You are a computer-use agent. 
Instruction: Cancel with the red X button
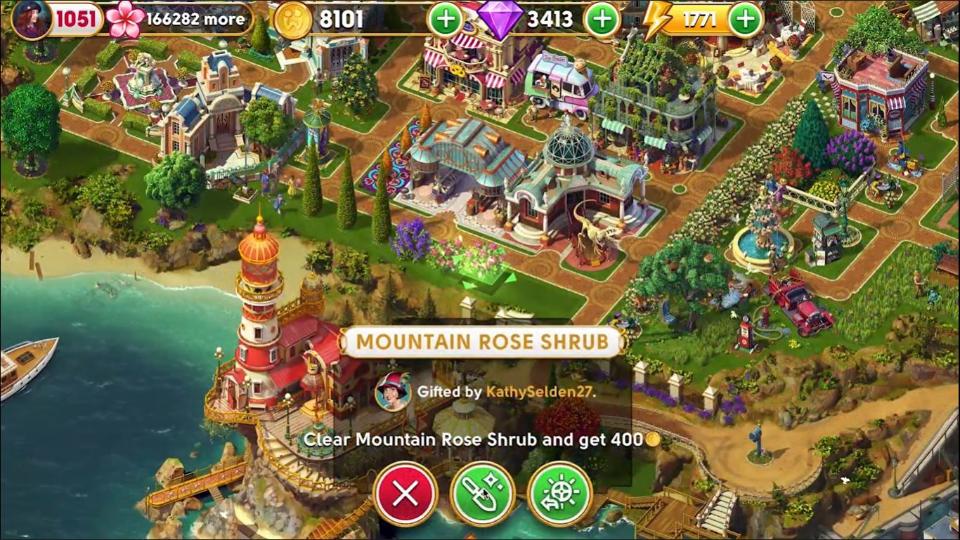405,493
